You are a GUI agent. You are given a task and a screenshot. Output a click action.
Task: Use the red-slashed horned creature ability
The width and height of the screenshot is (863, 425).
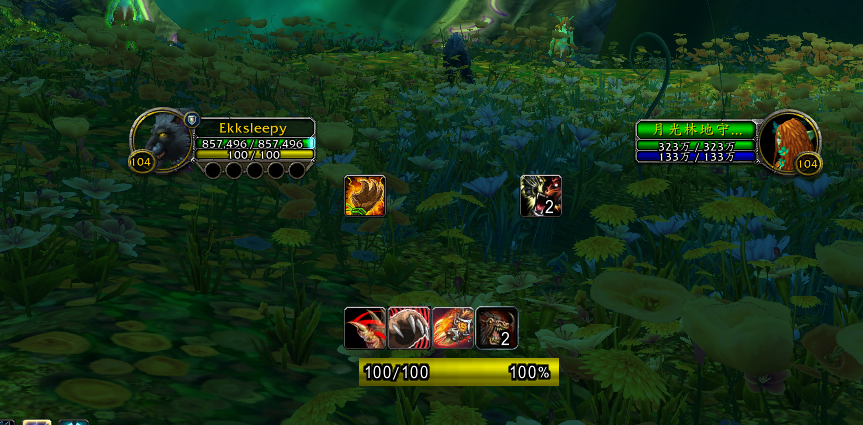pyautogui.click(x=365, y=327)
